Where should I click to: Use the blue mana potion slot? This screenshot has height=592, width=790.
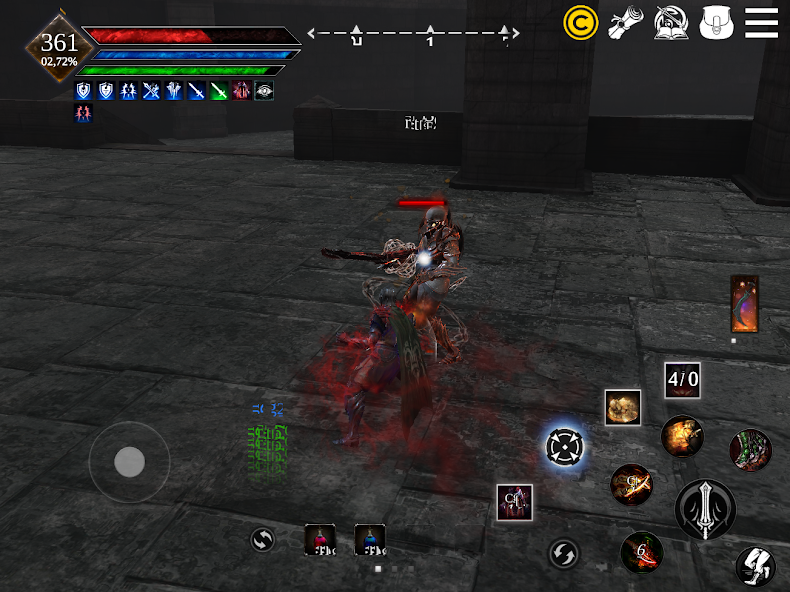pyautogui.click(x=370, y=539)
